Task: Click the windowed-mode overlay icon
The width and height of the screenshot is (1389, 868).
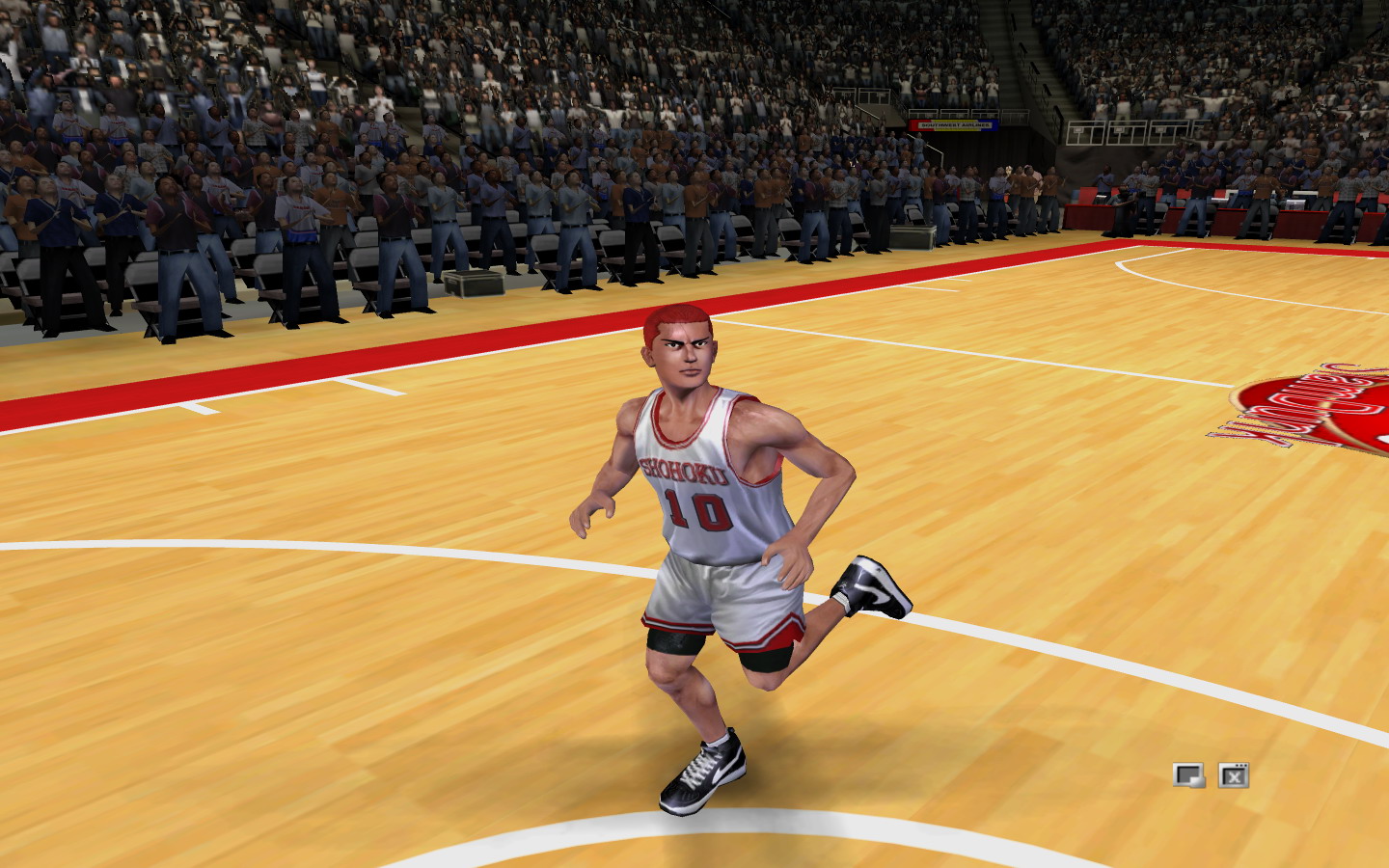Action: point(1188,774)
